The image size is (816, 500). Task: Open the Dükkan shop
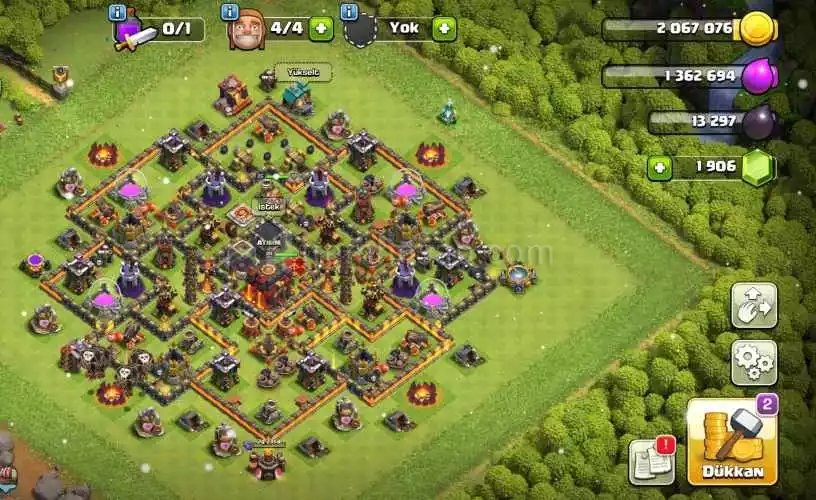click(731, 441)
